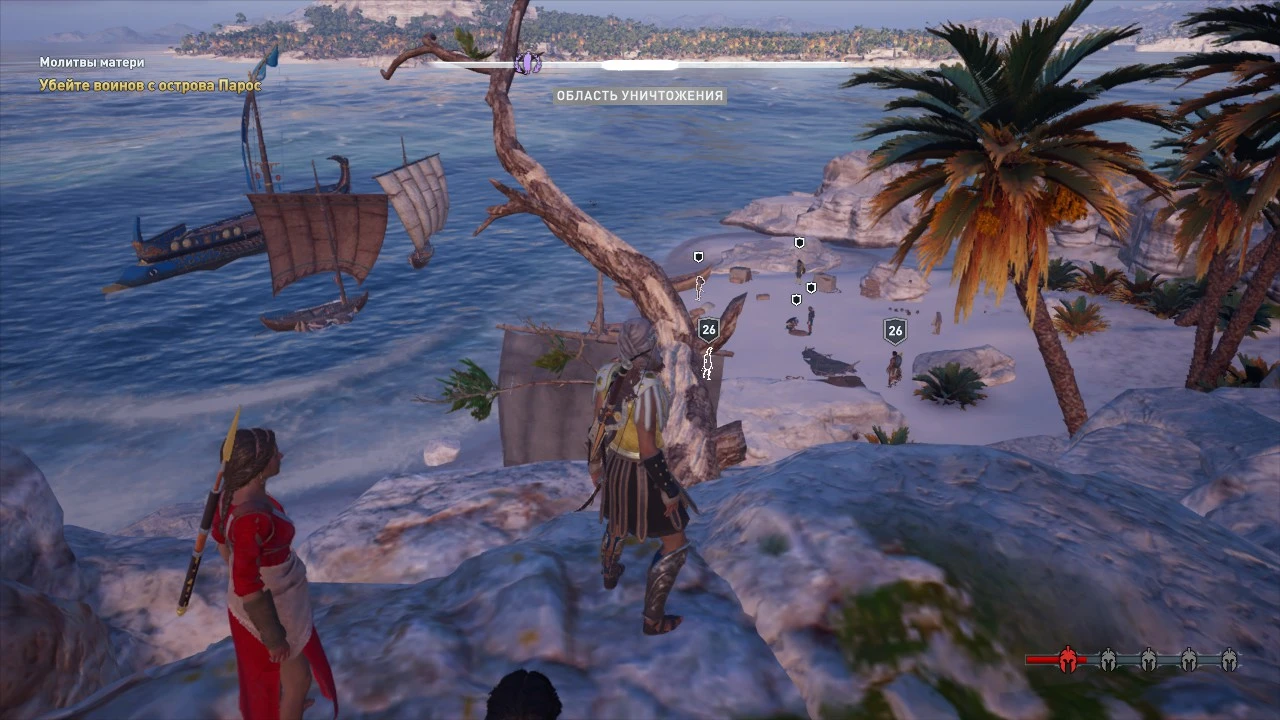Click the last Spartan helmet icon on the right

(1230, 660)
